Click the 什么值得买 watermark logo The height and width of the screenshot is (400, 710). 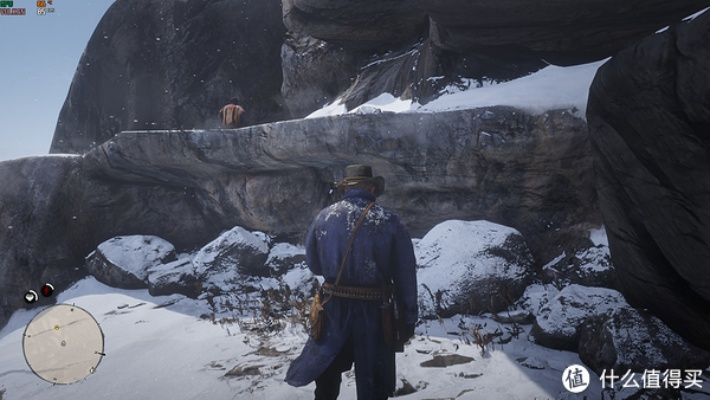[x=576, y=378]
